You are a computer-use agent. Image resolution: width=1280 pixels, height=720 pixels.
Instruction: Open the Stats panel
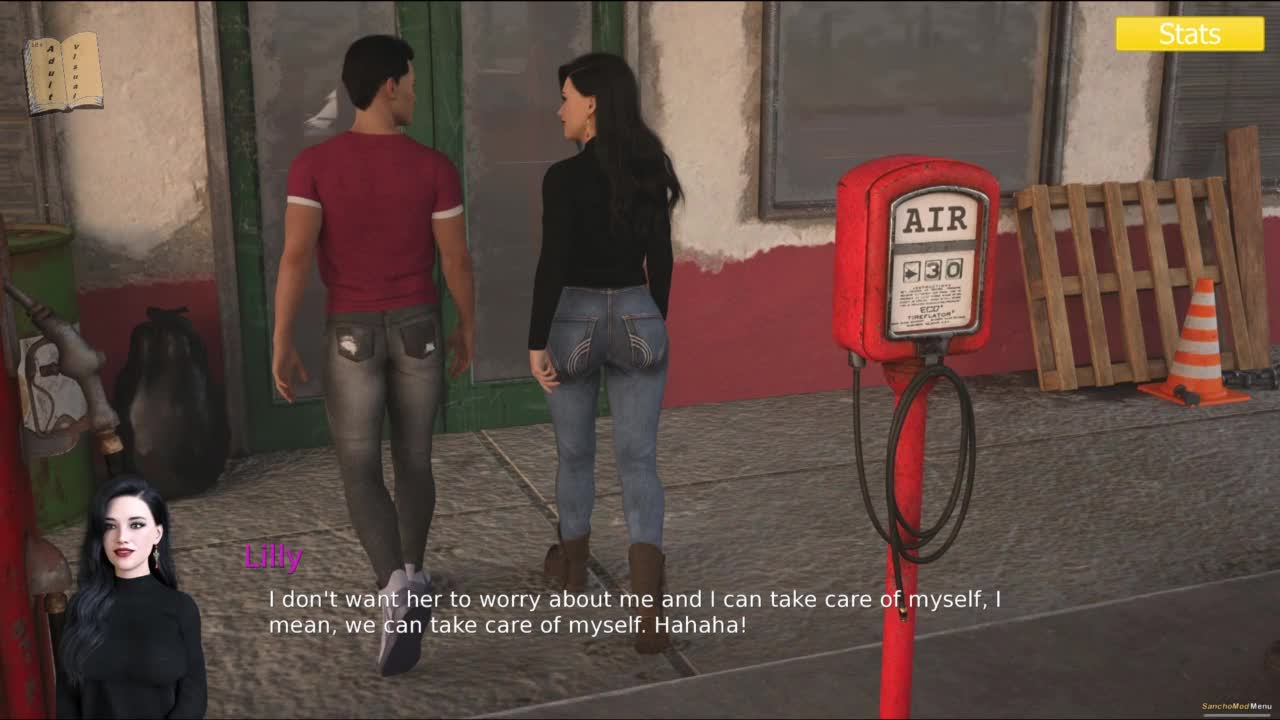[1189, 34]
